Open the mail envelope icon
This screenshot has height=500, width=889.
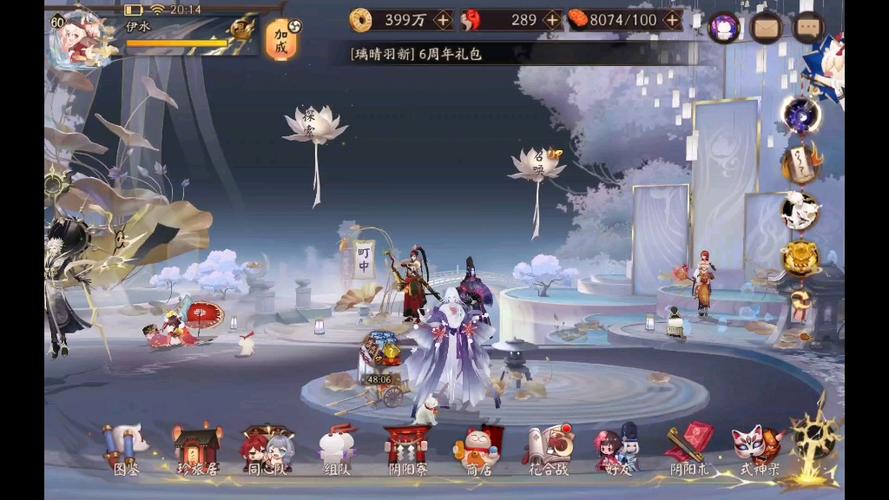point(766,27)
